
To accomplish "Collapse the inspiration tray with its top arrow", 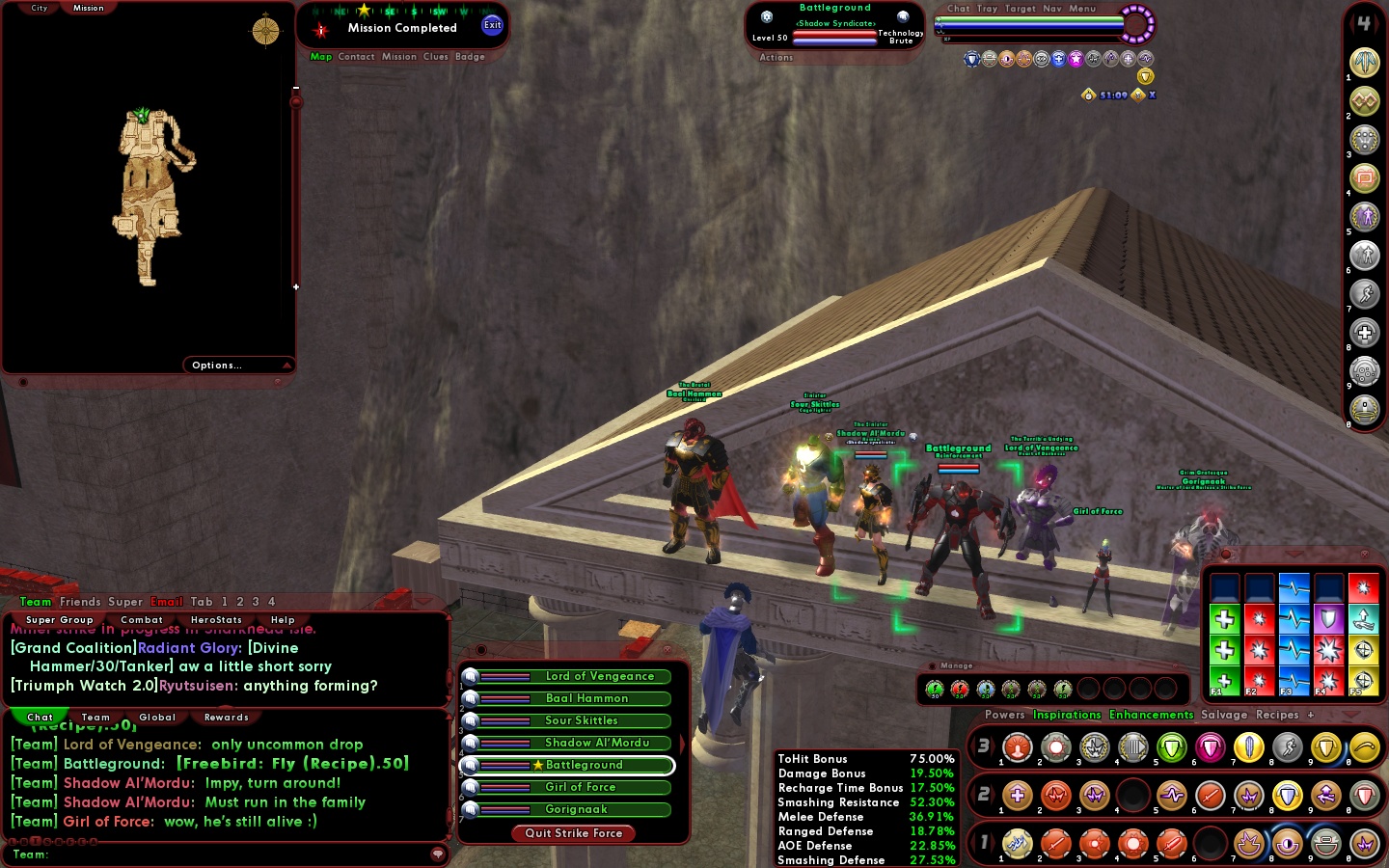I will tap(1293, 554).
